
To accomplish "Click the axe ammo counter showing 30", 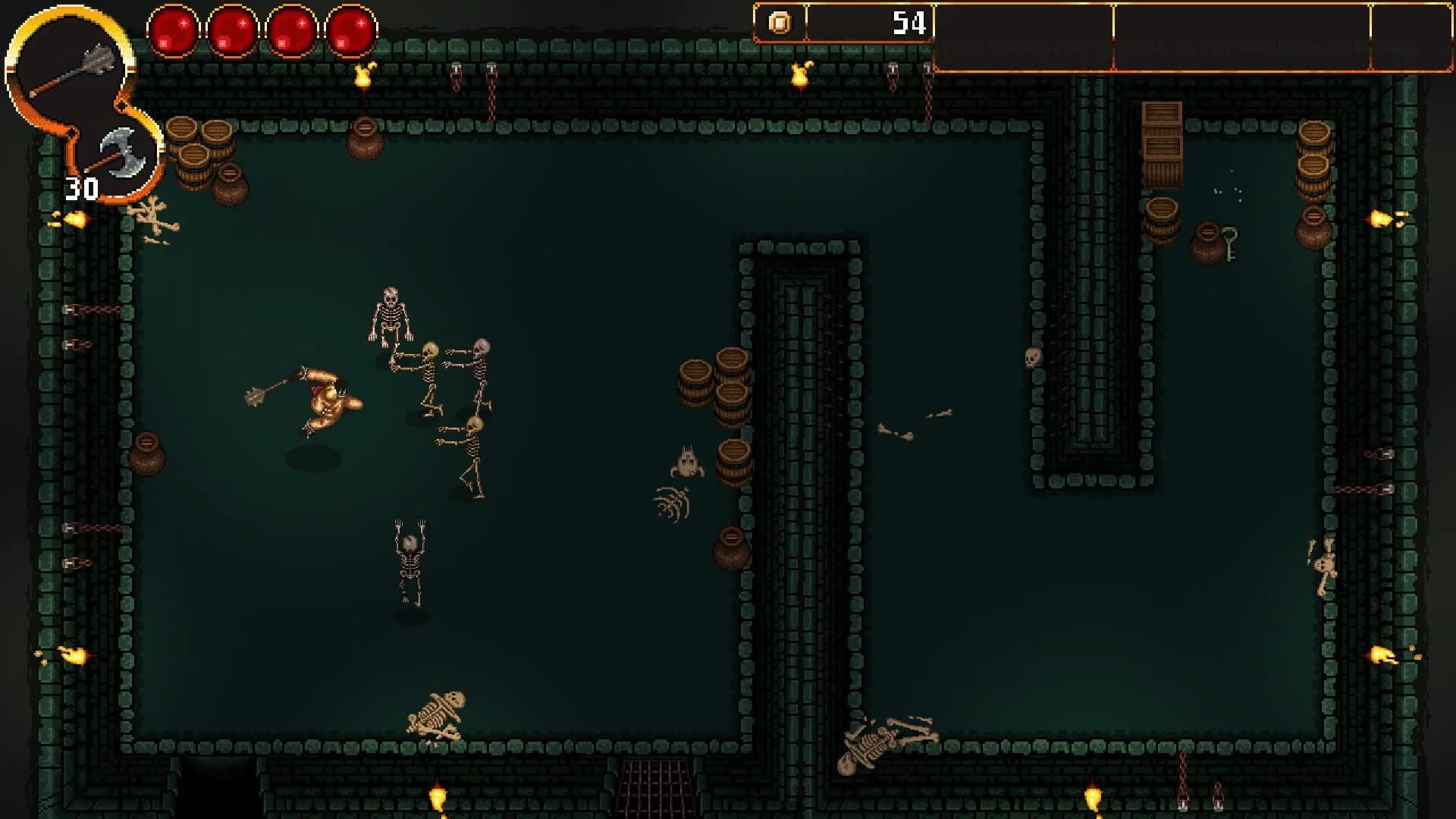I will coord(80,186).
